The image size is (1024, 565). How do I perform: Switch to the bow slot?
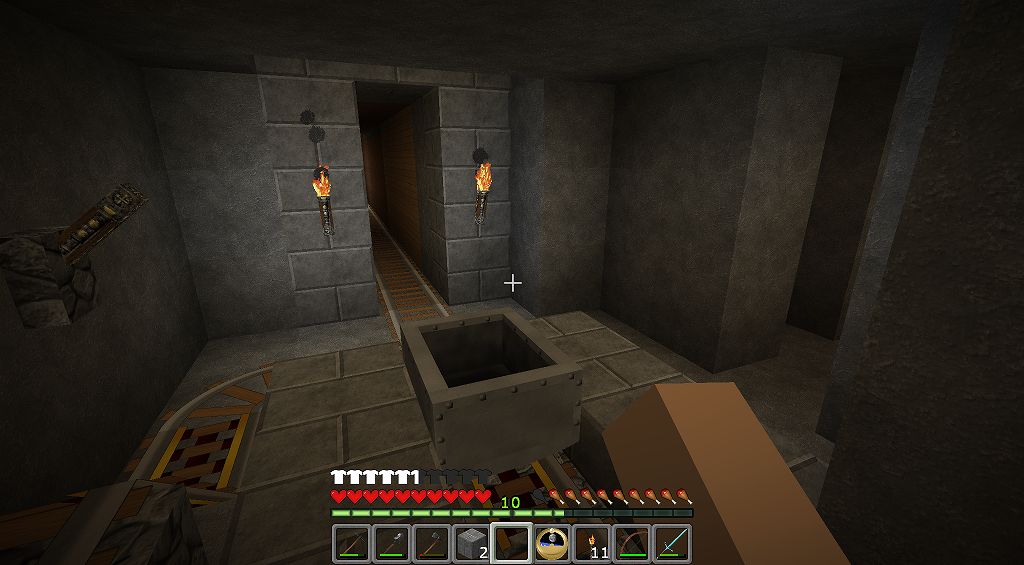[631, 543]
